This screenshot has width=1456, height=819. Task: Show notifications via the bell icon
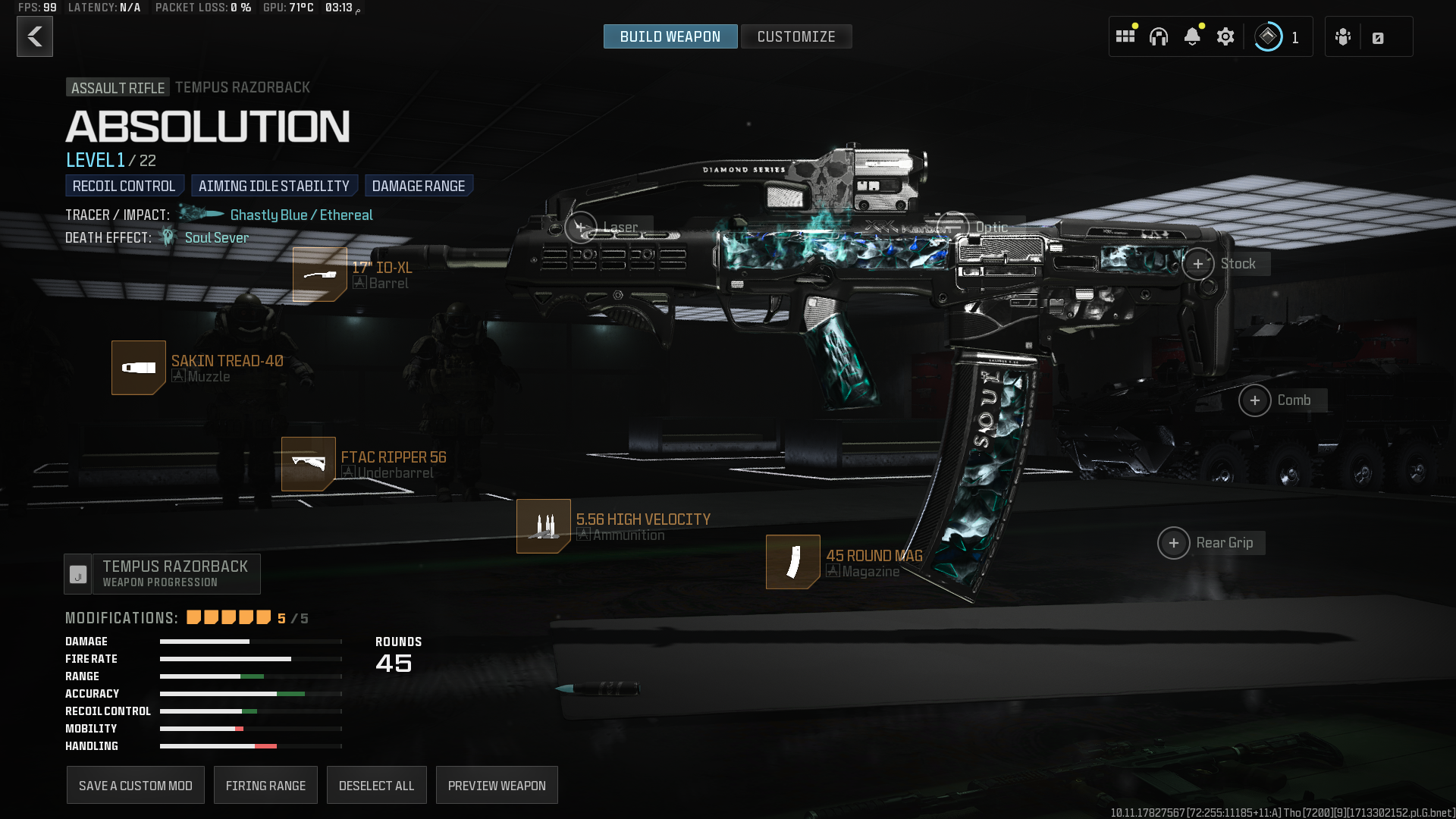pos(1192,36)
